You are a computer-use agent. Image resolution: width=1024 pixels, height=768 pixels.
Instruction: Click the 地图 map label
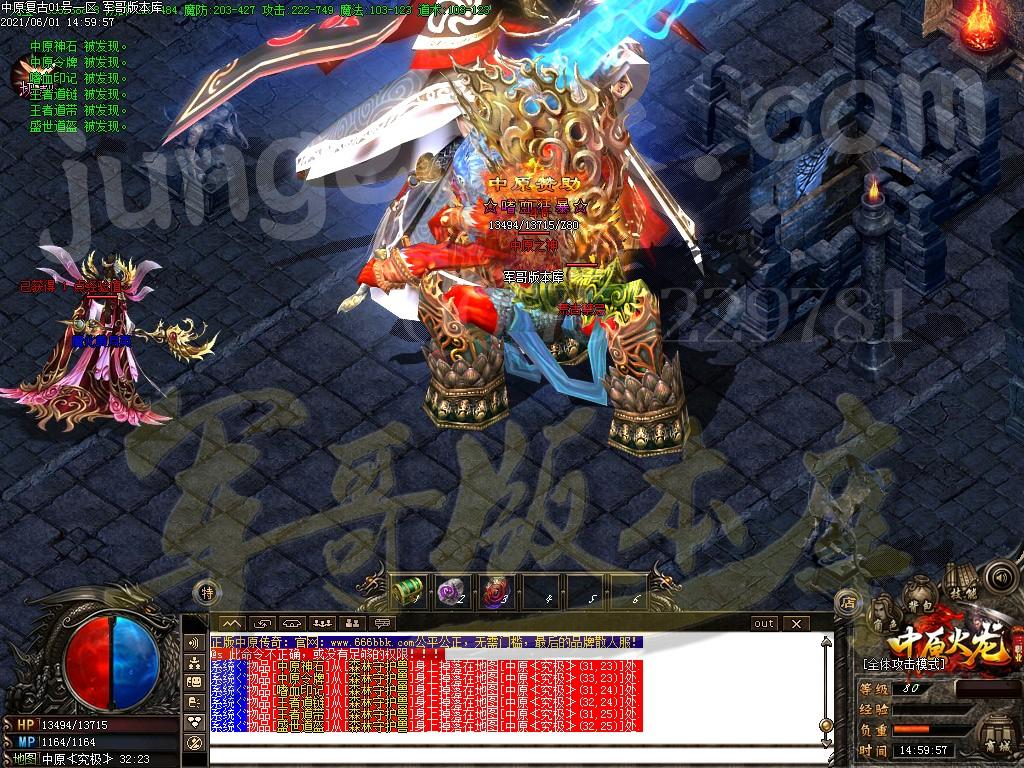(25, 758)
